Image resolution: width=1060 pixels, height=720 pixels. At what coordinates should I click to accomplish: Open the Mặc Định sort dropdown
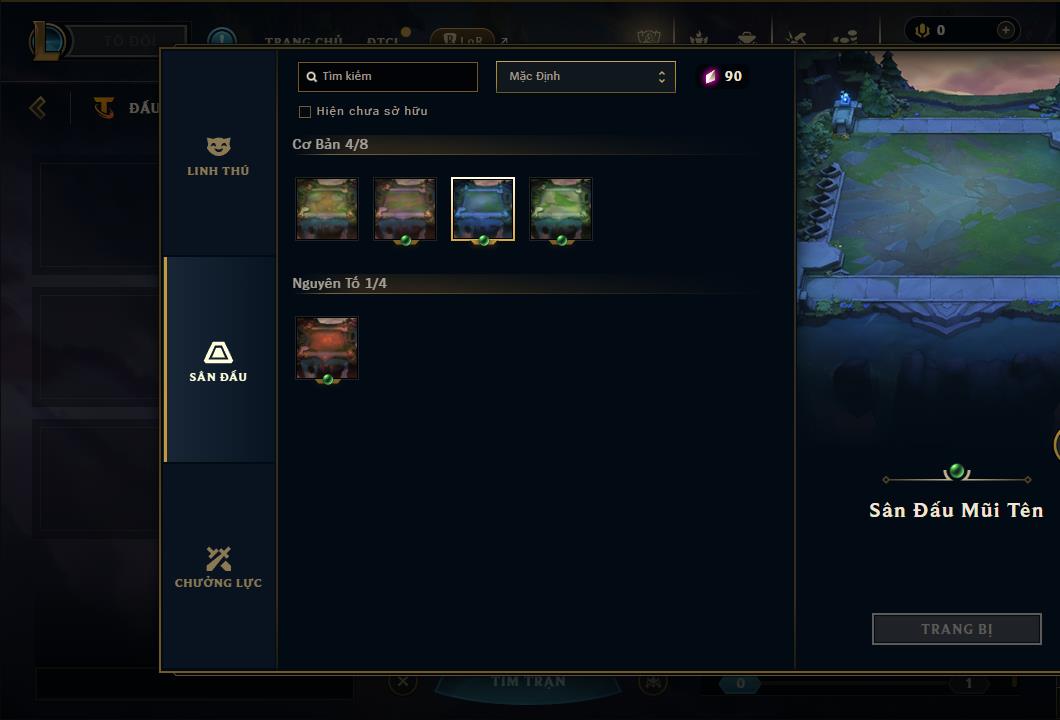(x=585, y=77)
